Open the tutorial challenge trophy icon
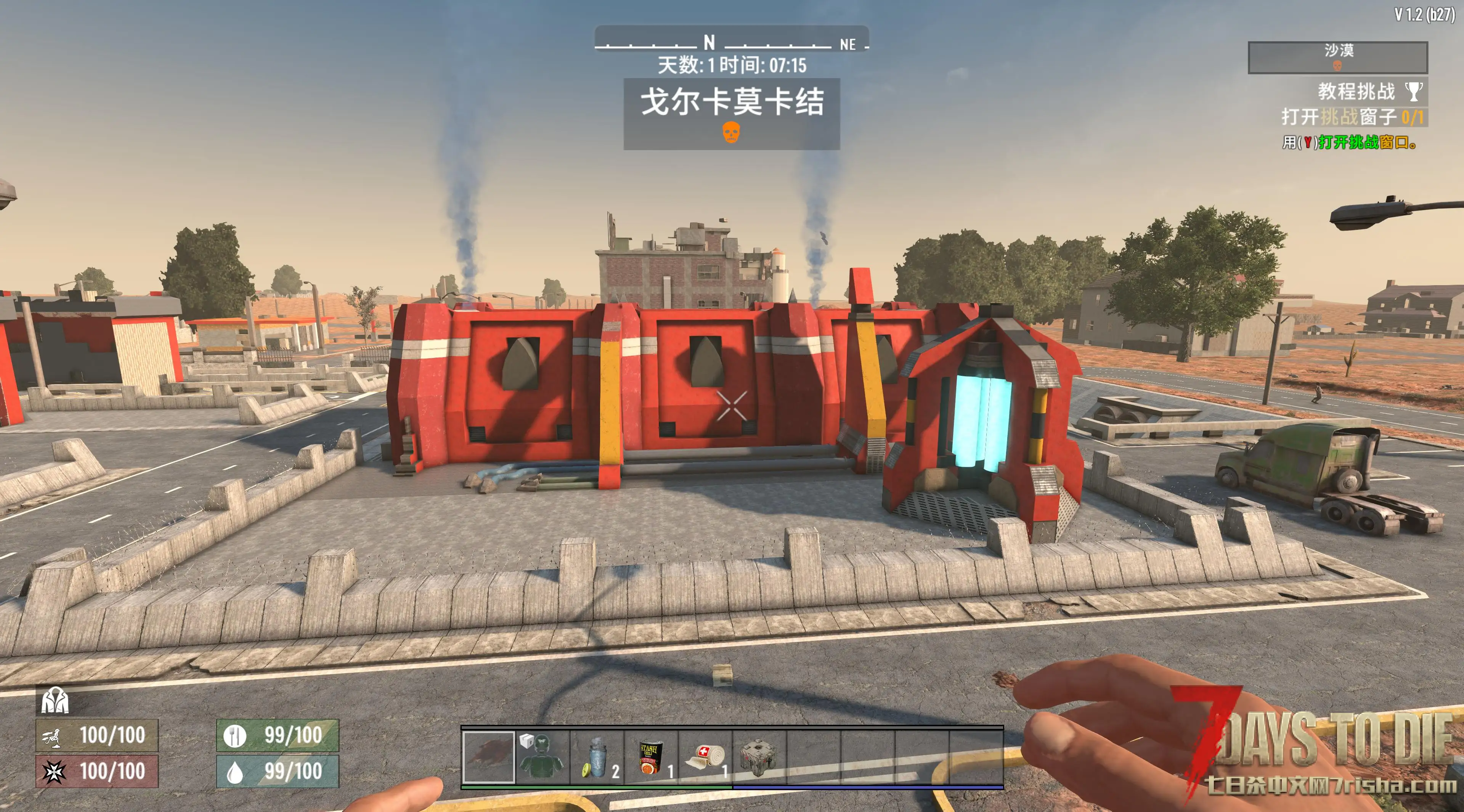Screen dimensions: 1464x812 (x=1413, y=91)
